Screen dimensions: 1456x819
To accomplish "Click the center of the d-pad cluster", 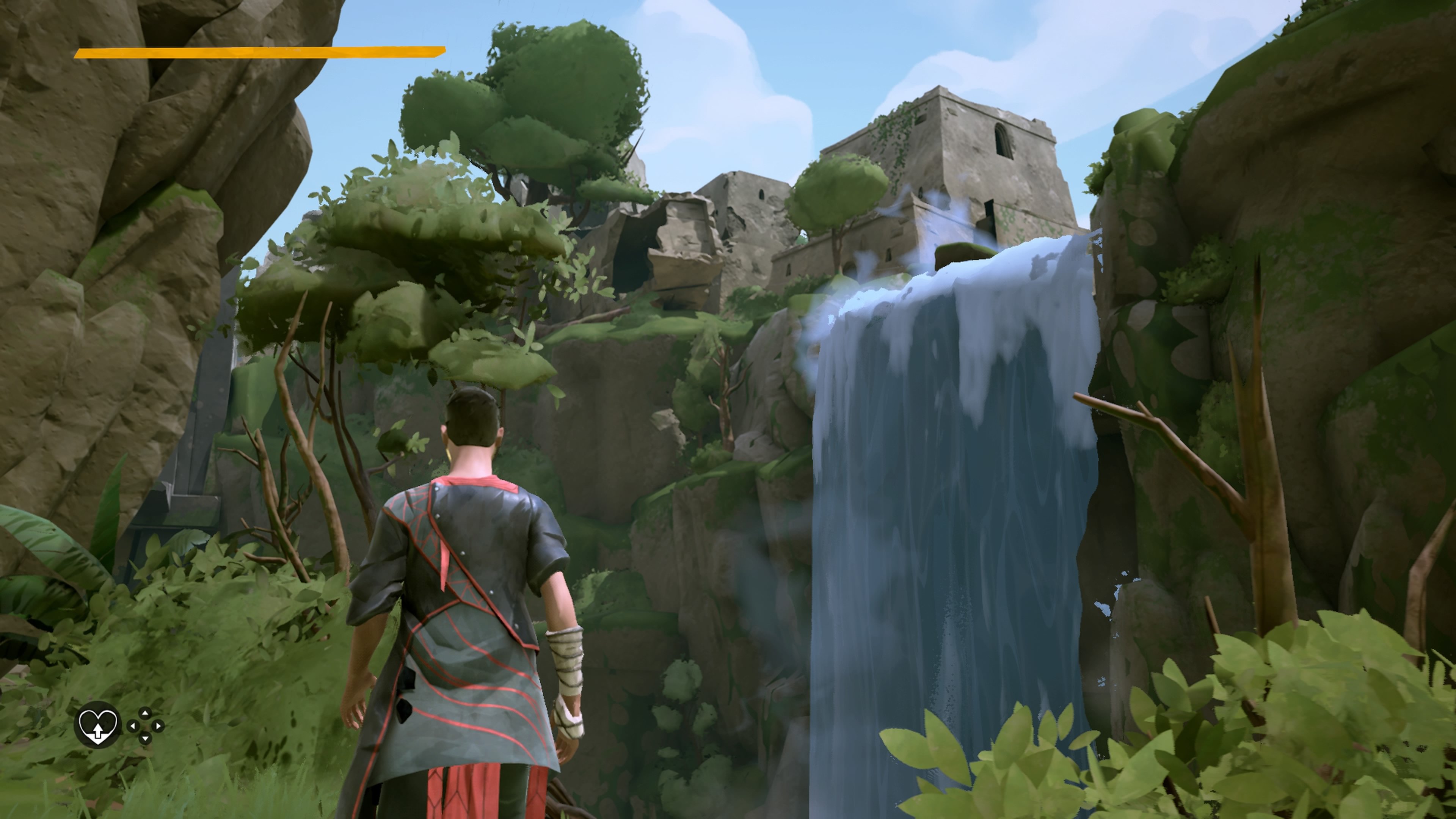I will point(145,726).
